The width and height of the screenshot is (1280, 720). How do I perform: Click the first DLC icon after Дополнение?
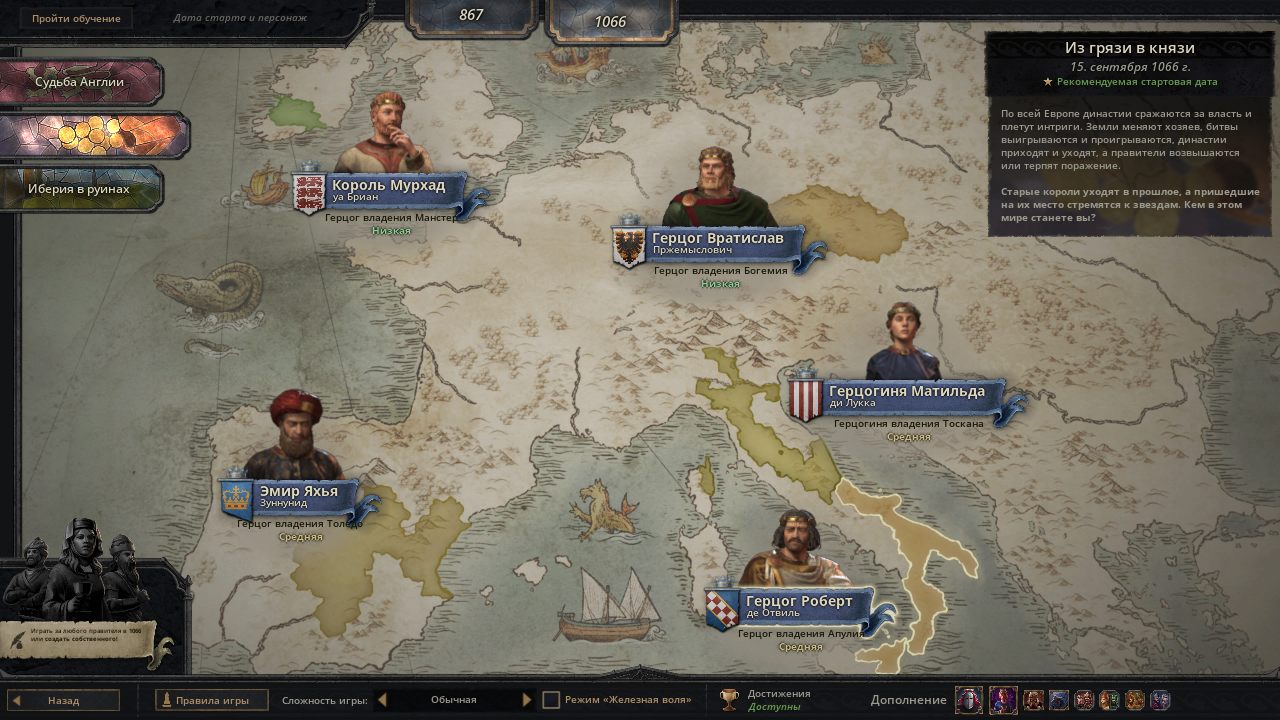click(968, 700)
